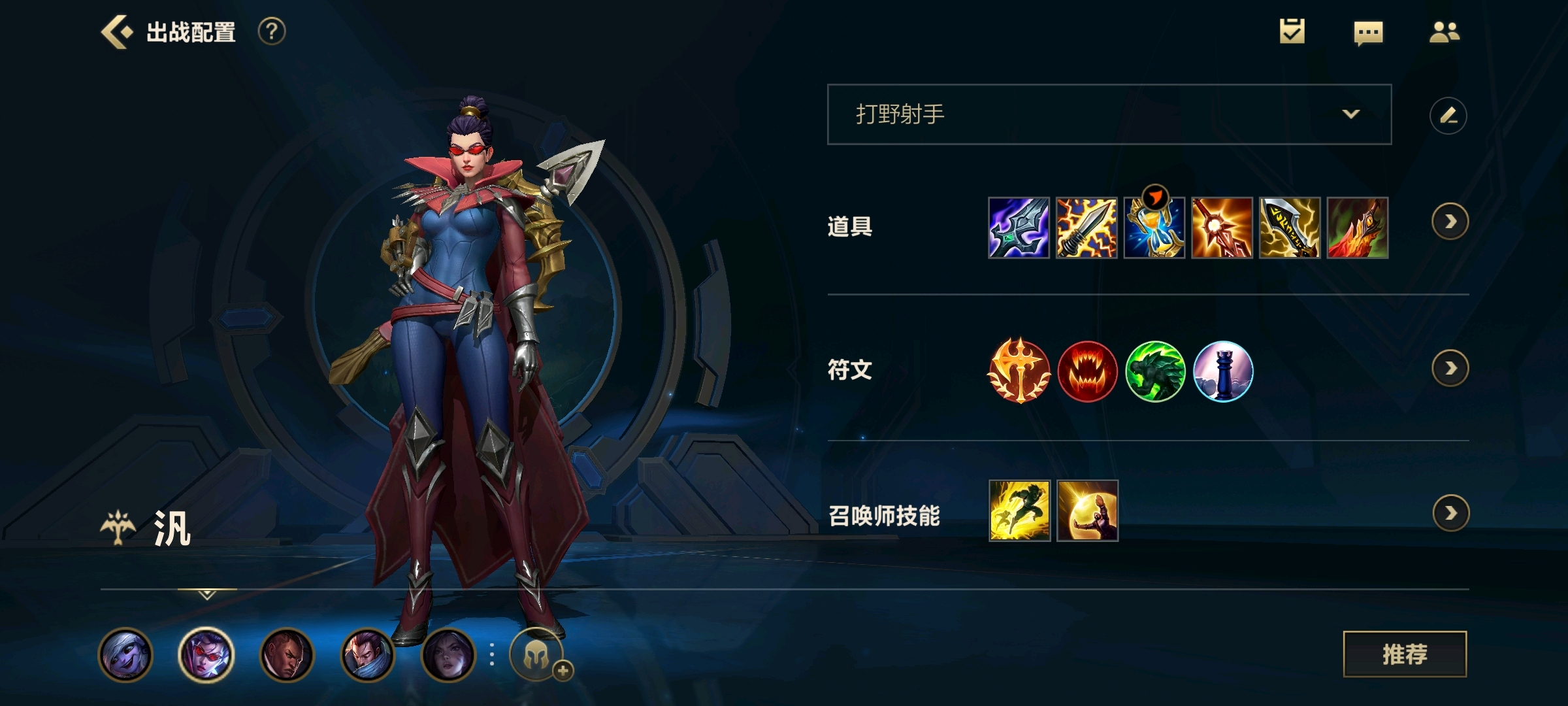Image resolution: width=1568 pixels, height=706 pixels.
Task: Choose the Conqueror keystone rune
Action: click(x=1019, y=371)
